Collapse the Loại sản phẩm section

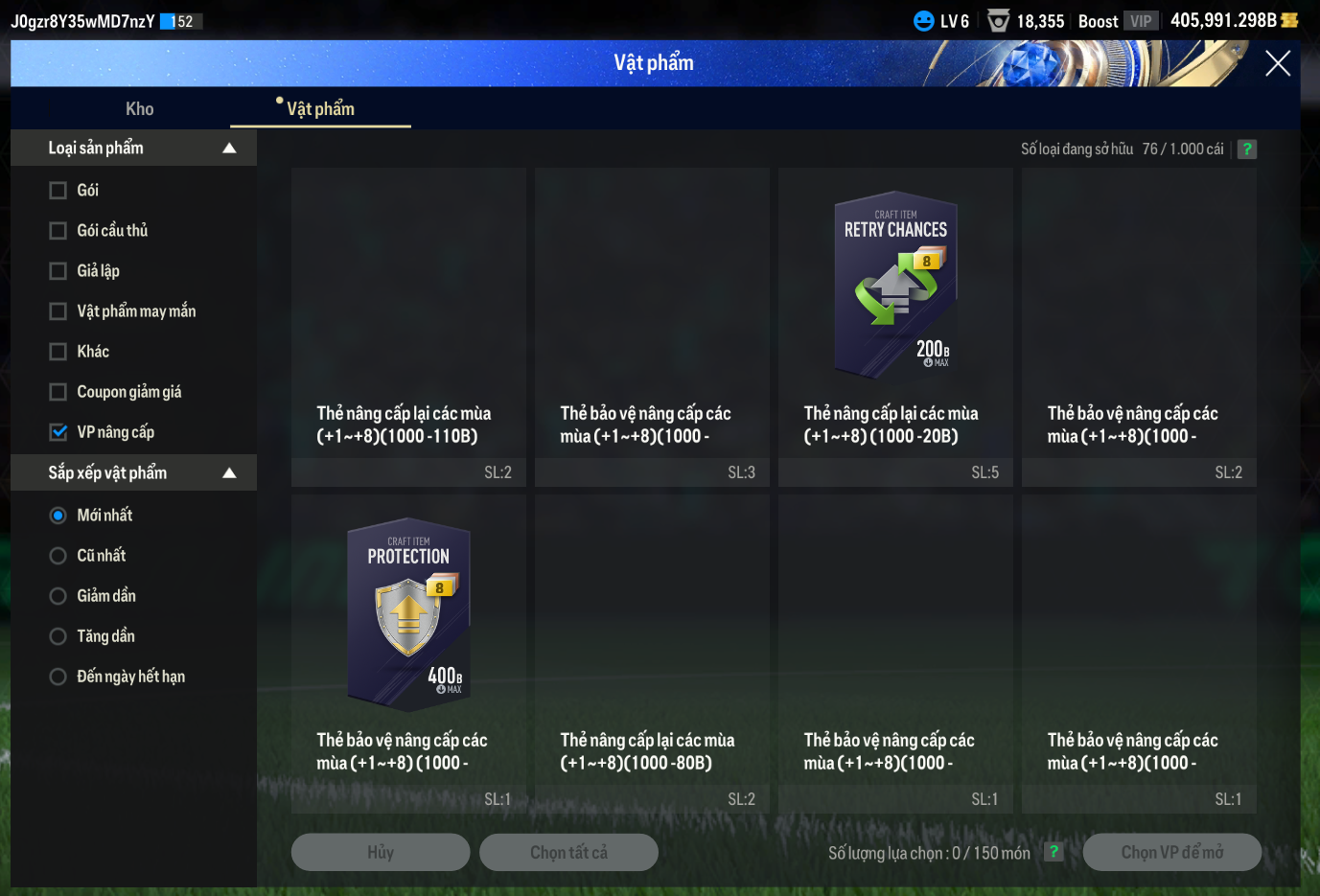pos(229,149)
